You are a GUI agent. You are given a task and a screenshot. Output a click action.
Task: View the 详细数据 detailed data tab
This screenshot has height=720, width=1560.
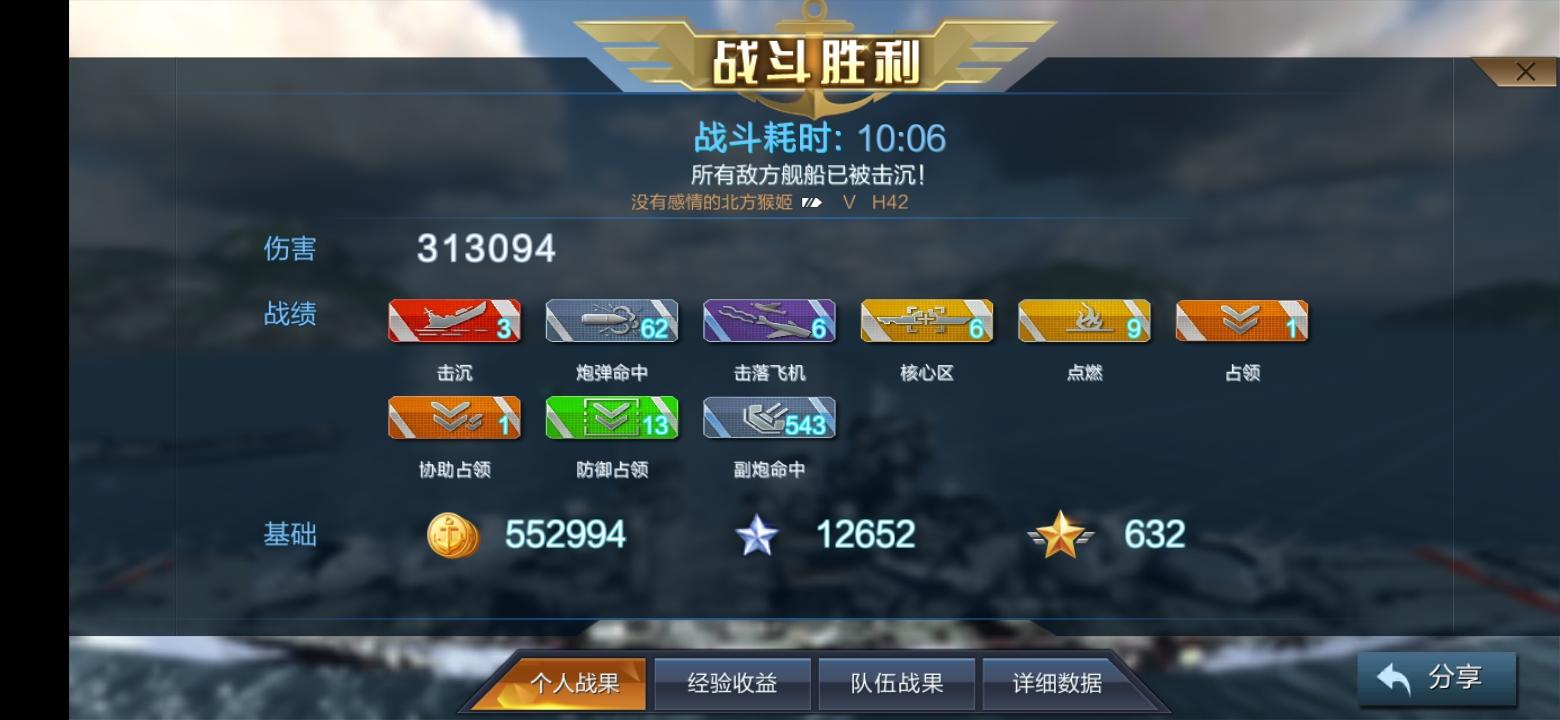pyautogui.click(x=1059, y=683)
